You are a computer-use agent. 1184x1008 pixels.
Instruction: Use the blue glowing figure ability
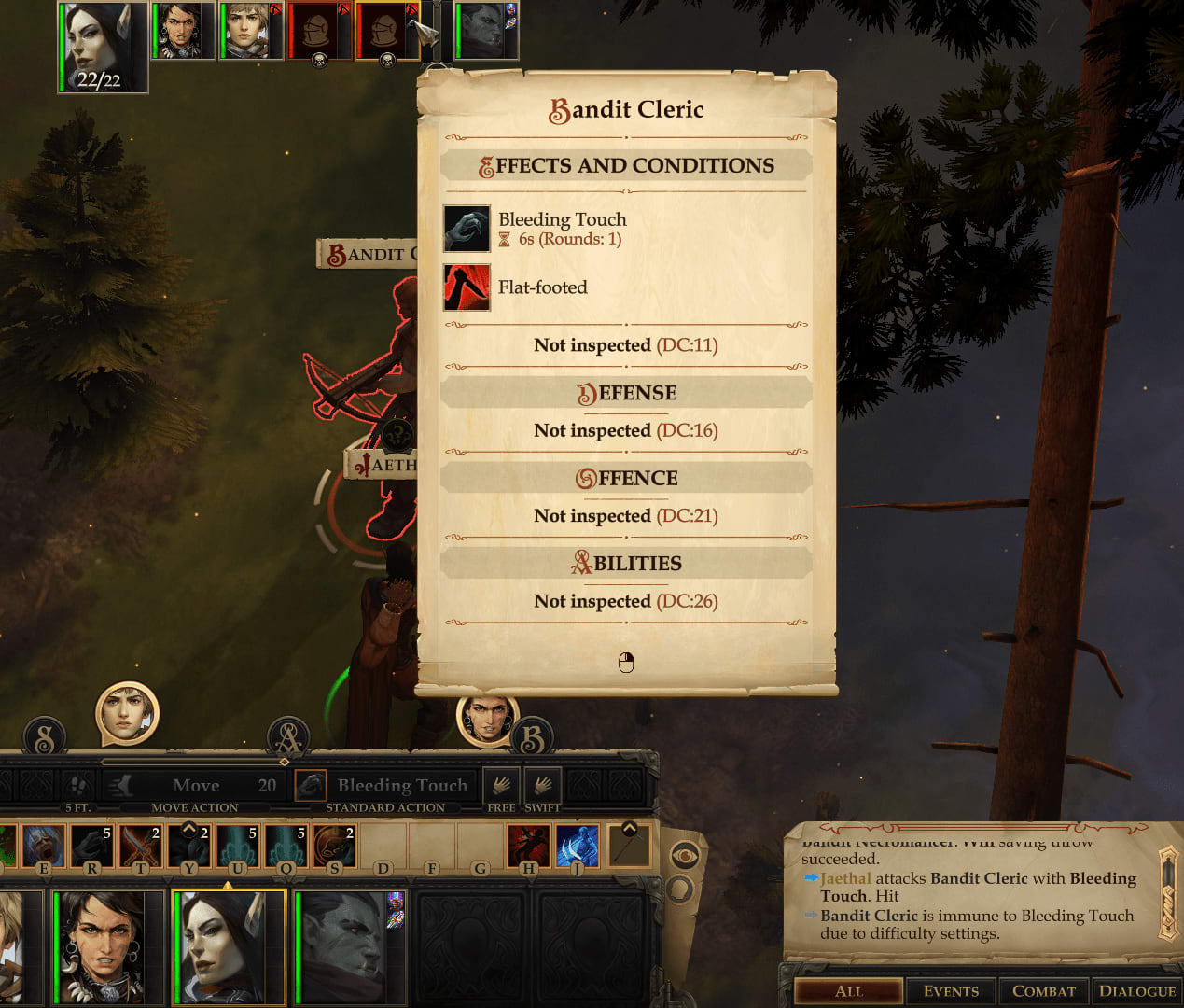(x=577, y=846)
